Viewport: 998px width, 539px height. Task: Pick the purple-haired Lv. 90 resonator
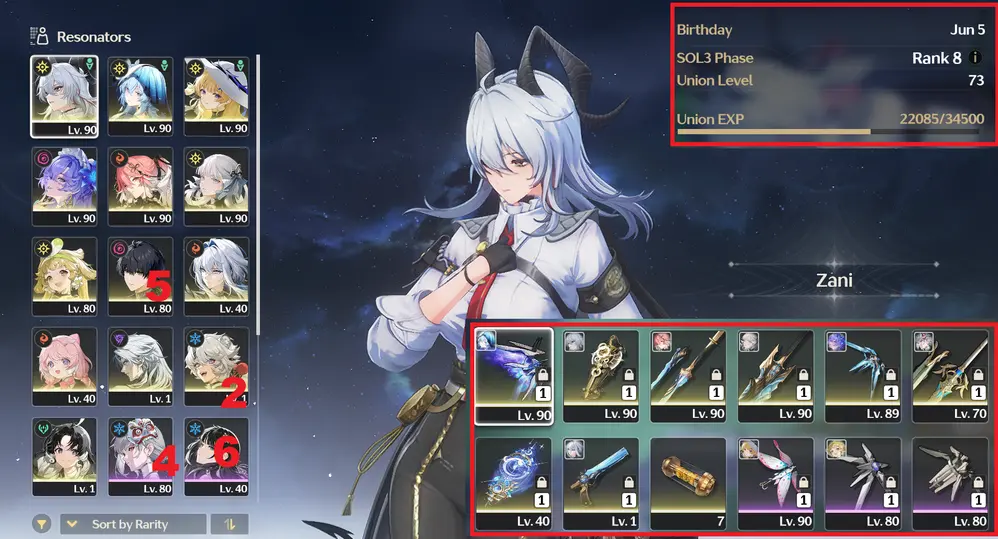click(x=64, y=185)
